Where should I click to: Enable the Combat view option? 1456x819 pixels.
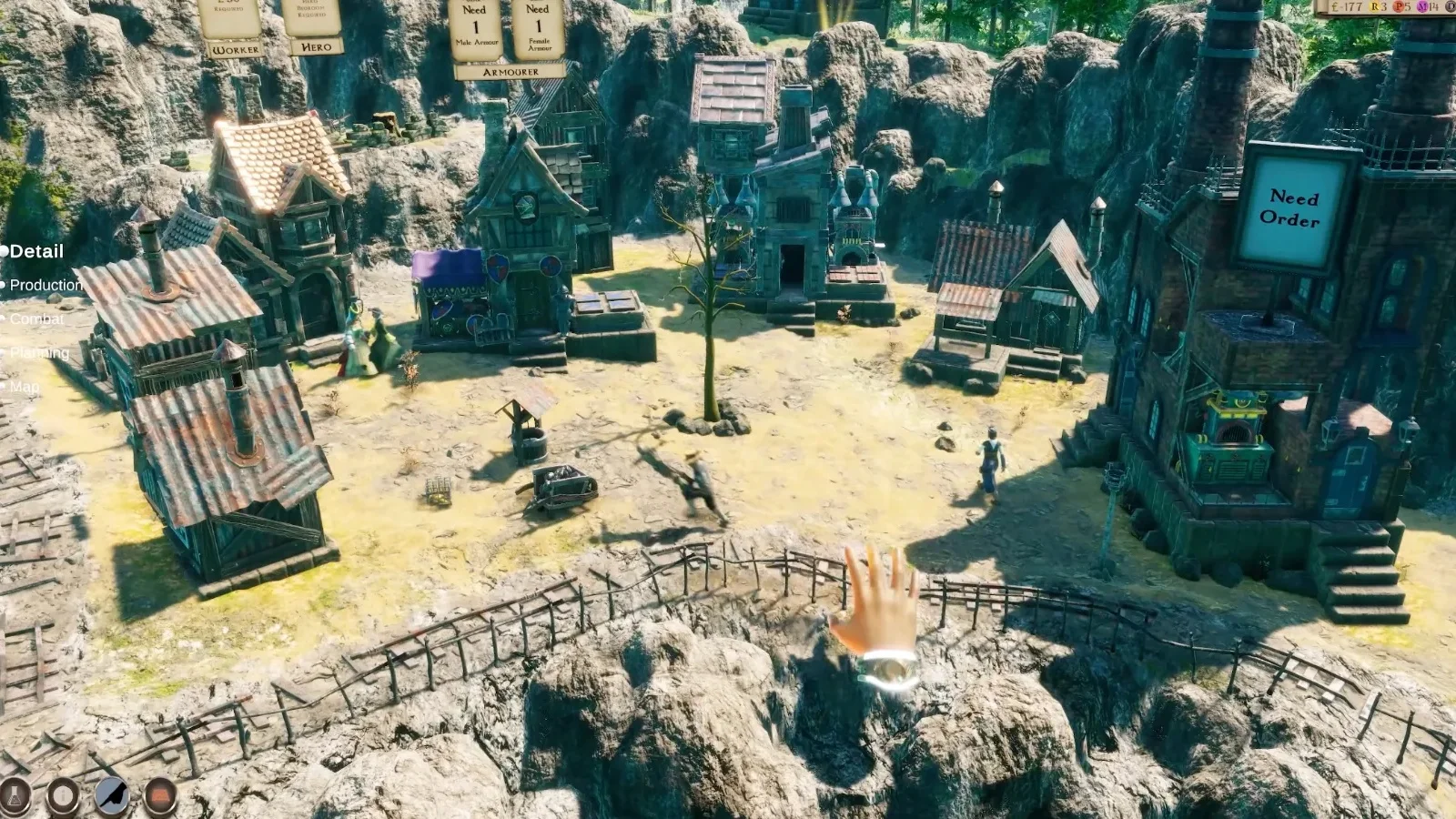coord(36,318)
